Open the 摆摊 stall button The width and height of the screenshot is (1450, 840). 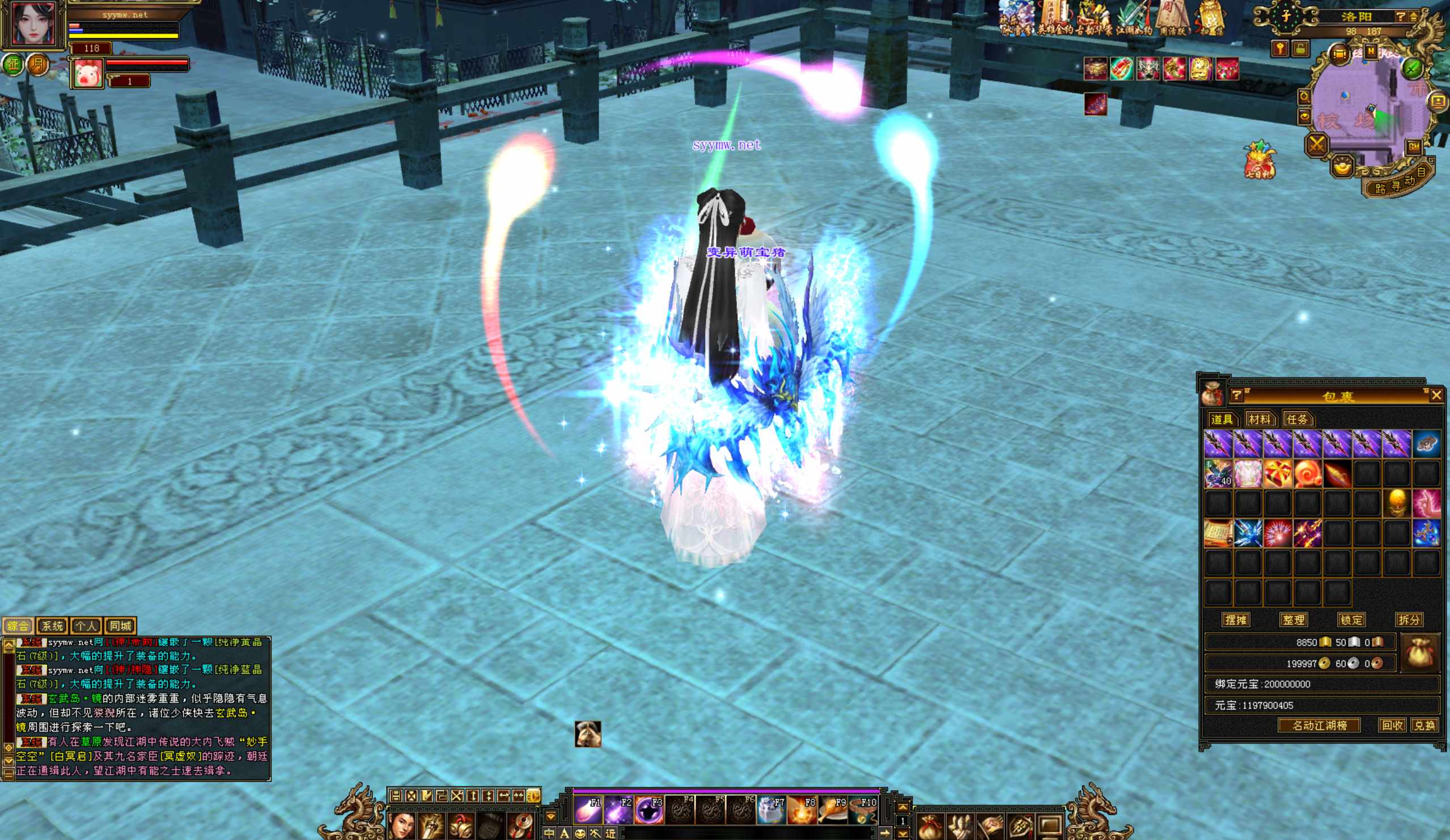1235,620
